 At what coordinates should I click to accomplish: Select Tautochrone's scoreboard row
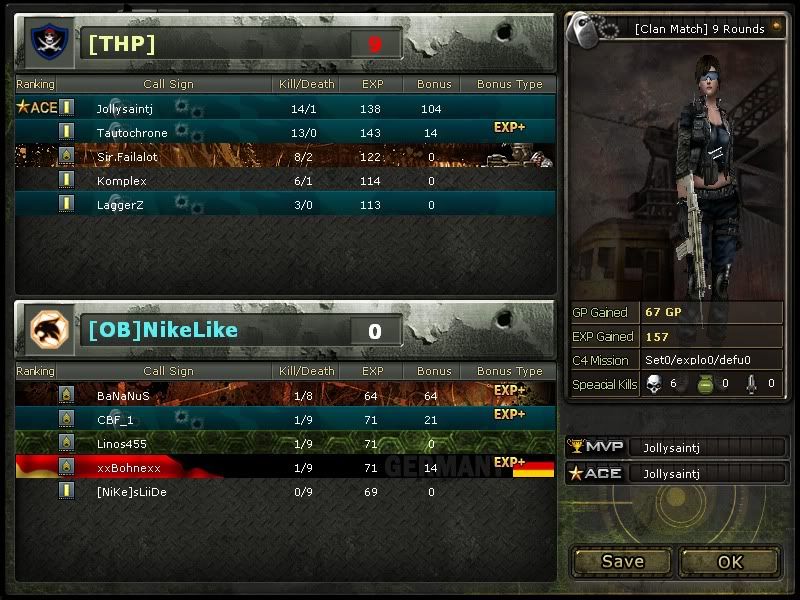285,132
